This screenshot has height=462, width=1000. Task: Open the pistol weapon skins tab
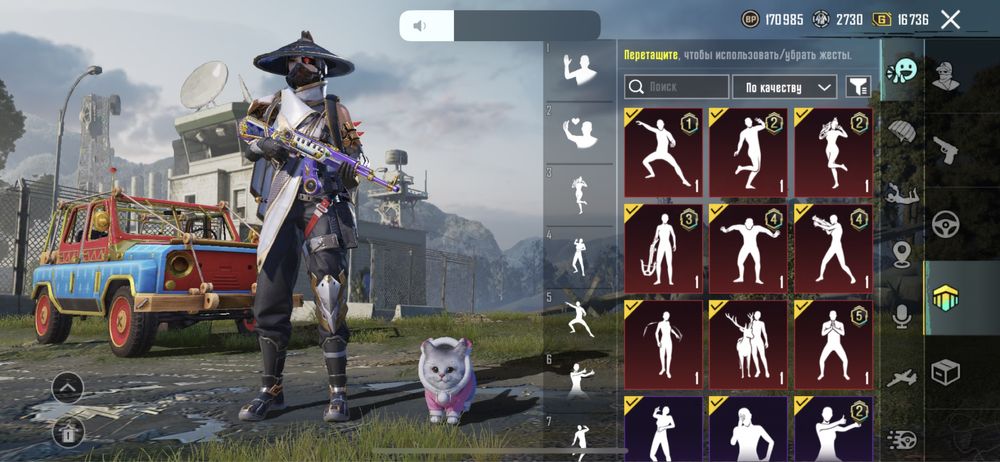point(945,150)
